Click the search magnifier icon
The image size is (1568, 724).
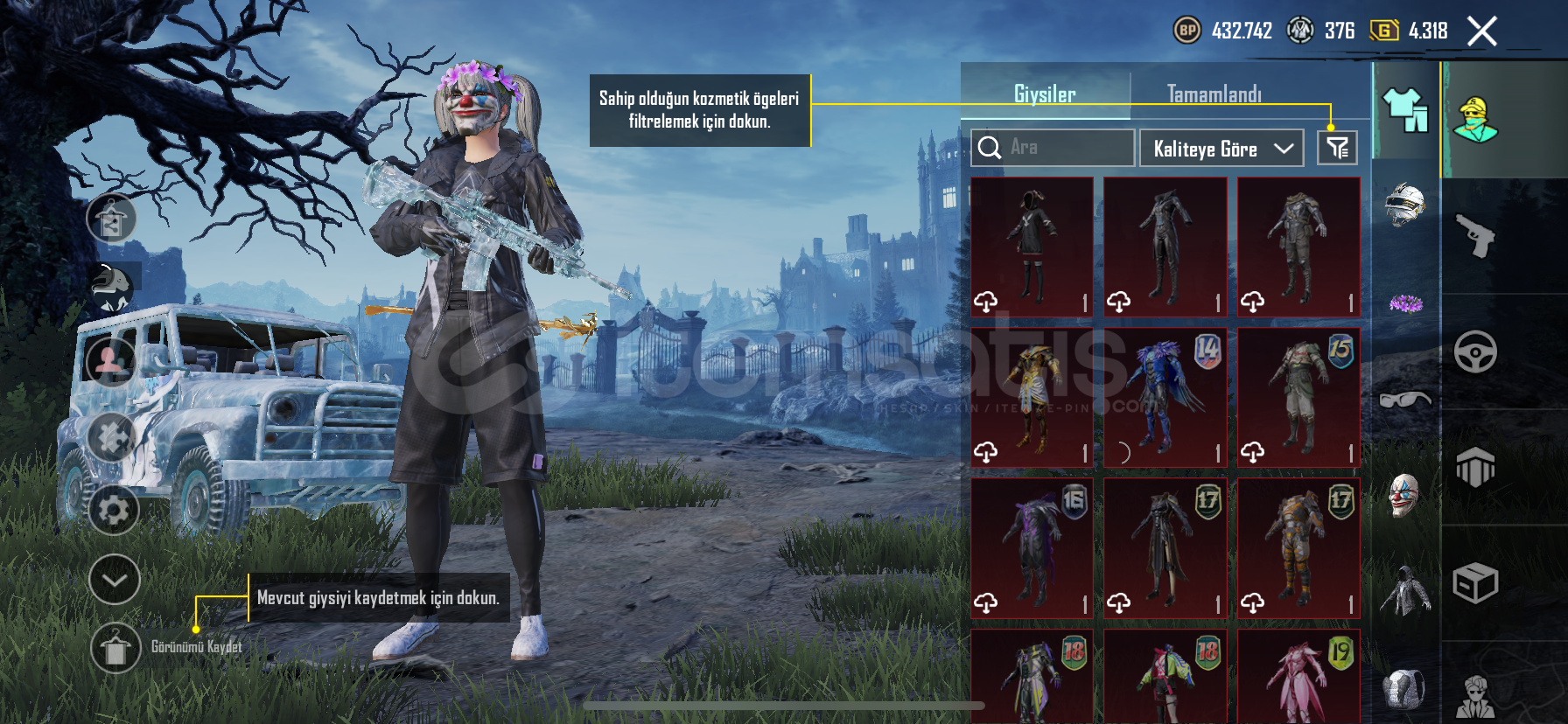(x=991, y=147)
